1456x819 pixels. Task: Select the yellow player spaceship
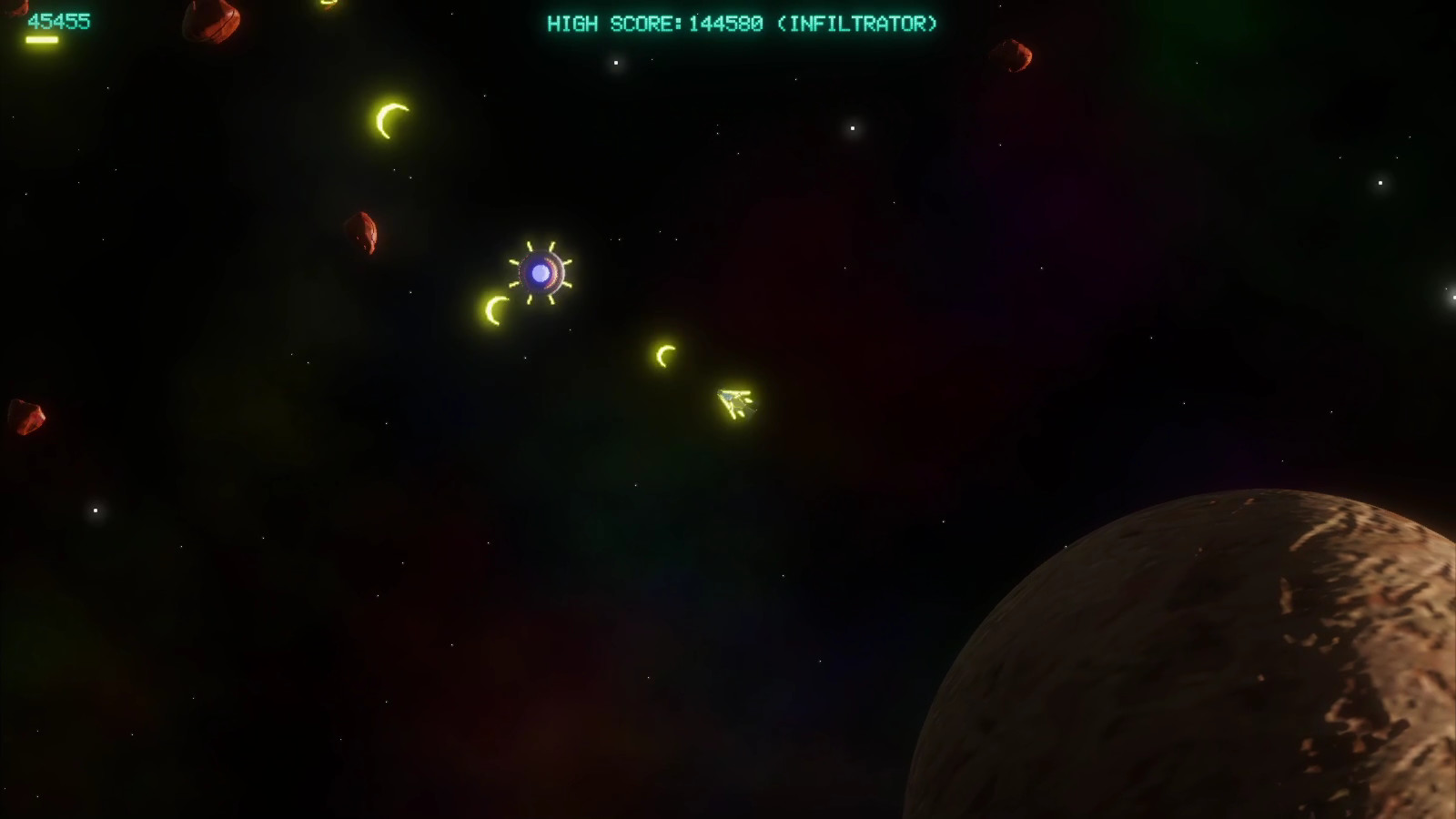click(x=733, y=400)
